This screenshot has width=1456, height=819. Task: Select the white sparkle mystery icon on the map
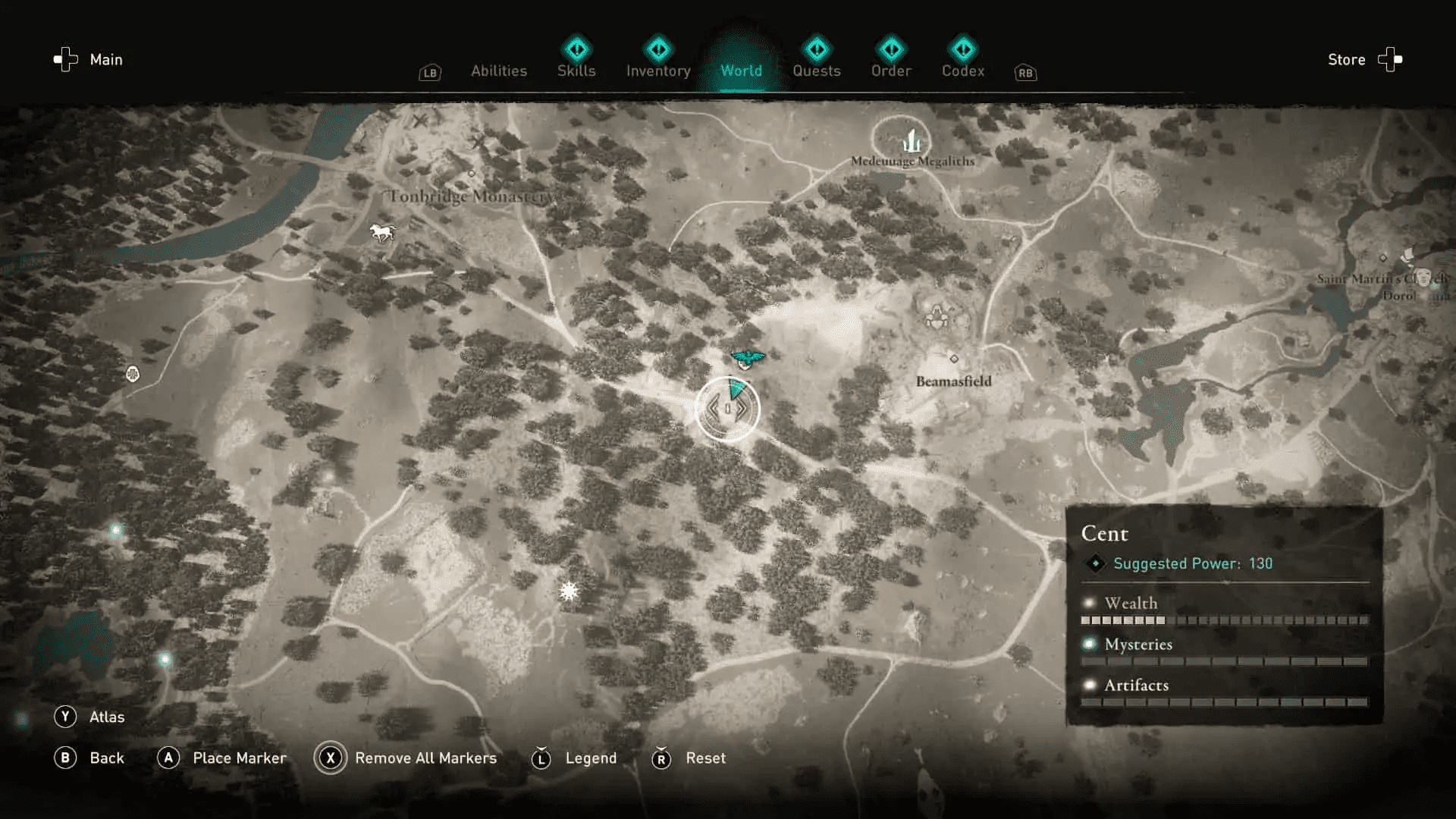(x=570, y=590)
